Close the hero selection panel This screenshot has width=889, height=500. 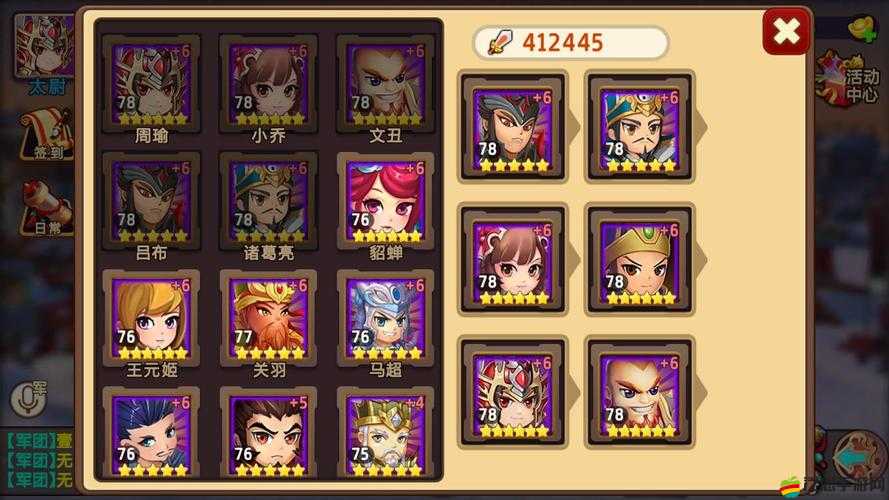click(x=786, y=35)
